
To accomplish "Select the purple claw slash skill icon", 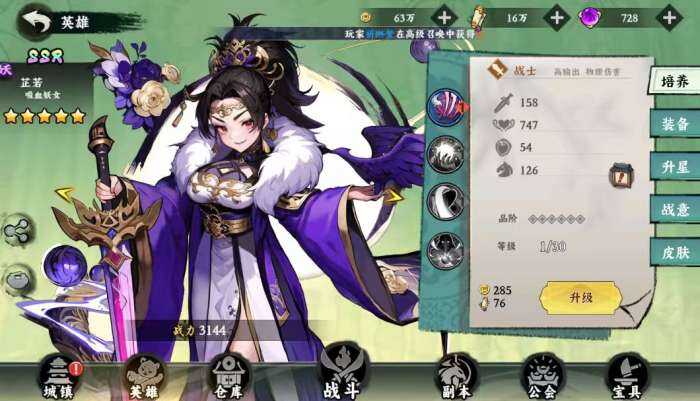I will coord(446,106).
